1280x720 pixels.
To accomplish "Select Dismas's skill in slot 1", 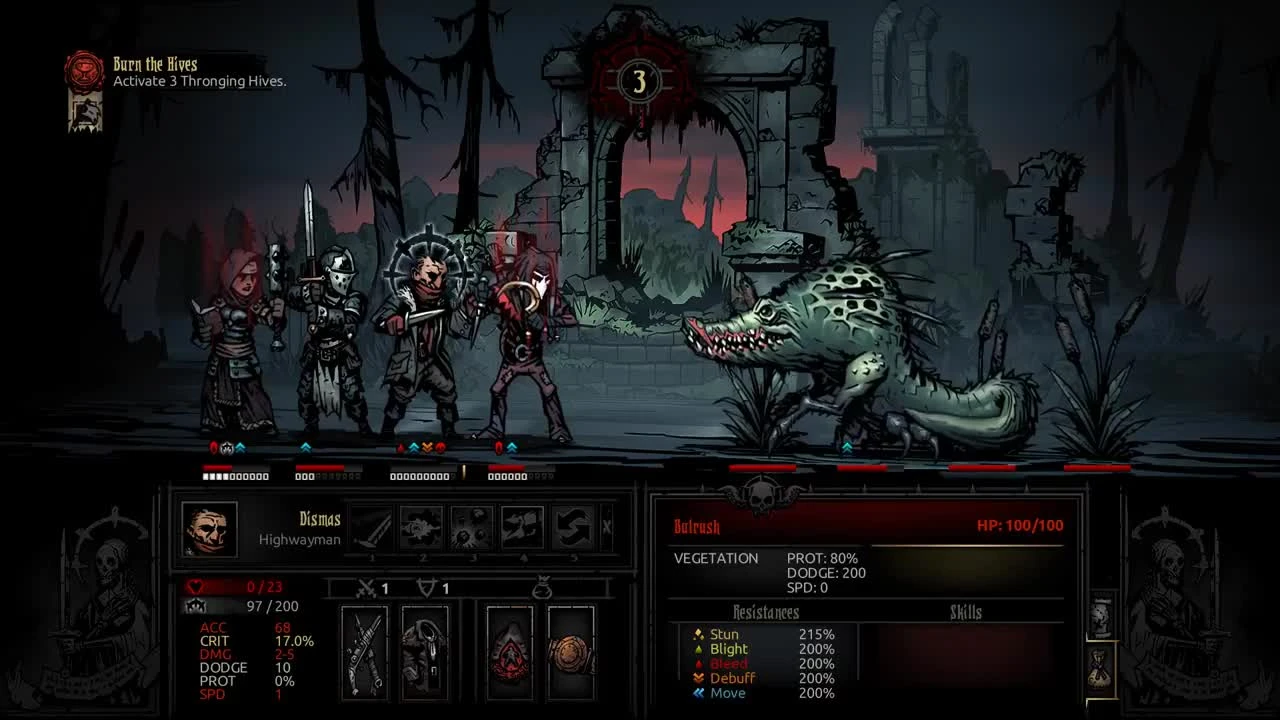I will click(373, 527).
